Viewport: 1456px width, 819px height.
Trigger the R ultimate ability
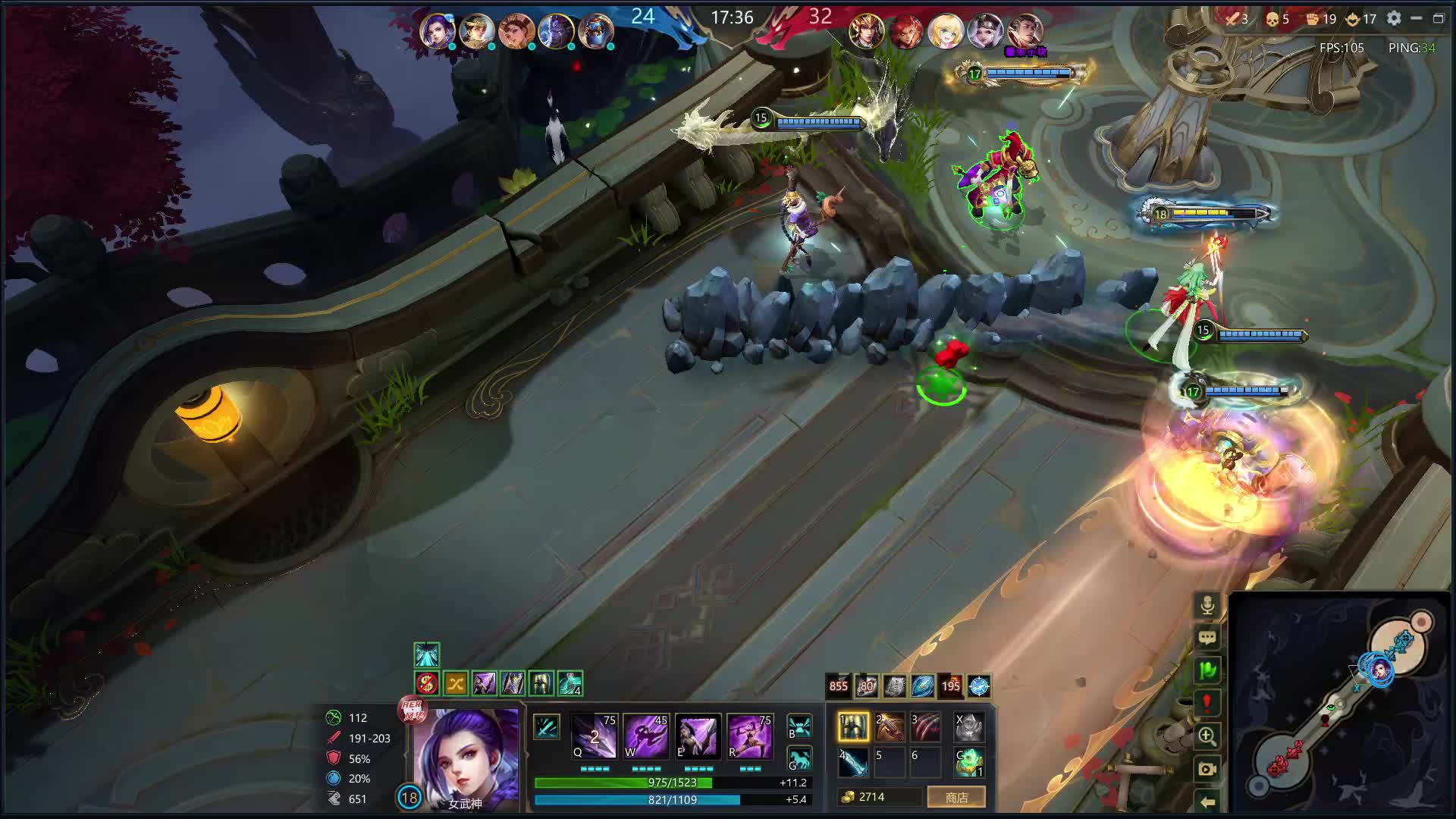tap(749, 736)
